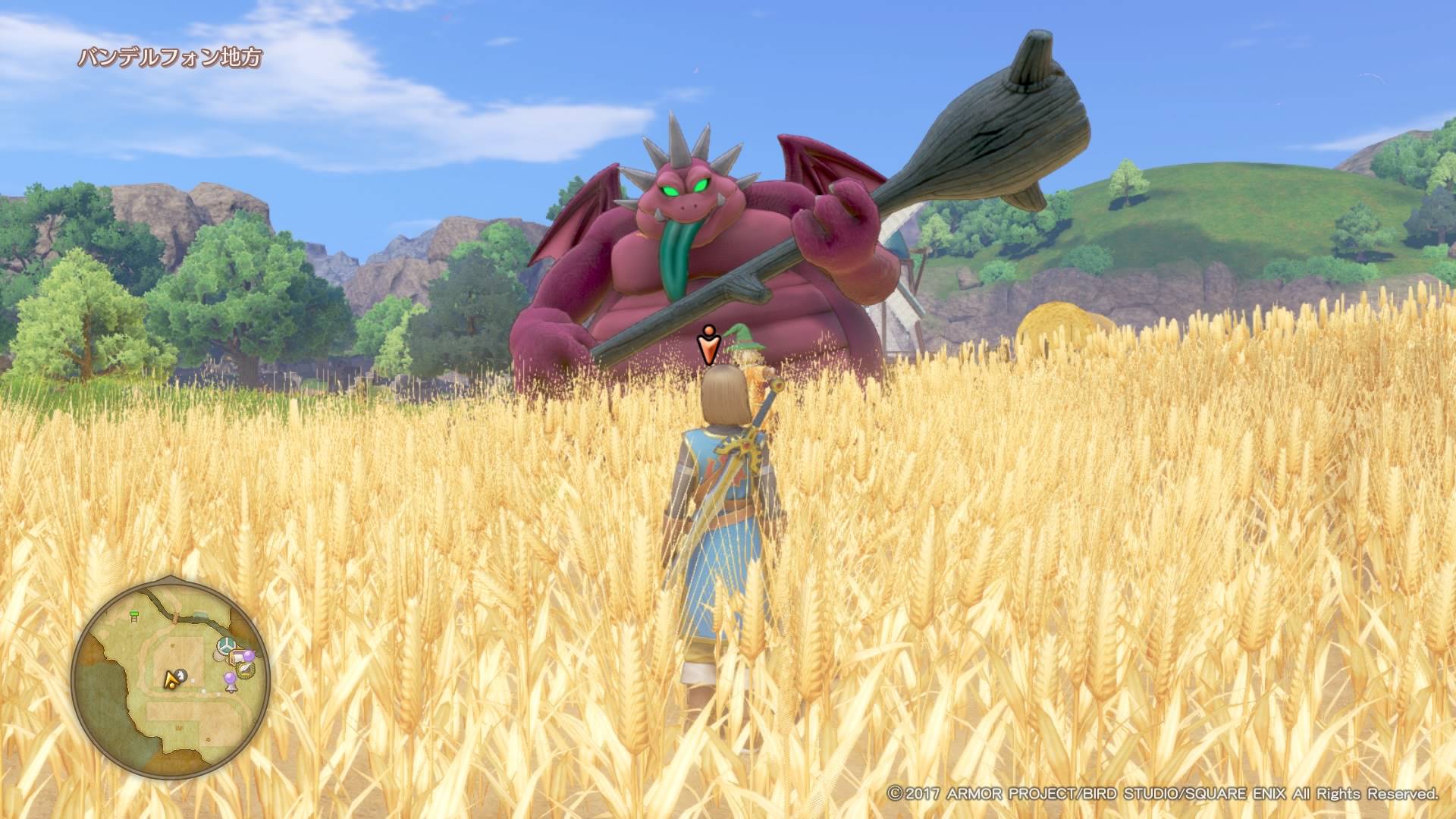Select the purple orb bell marker on minimap
Image resolution: width=1456 pixels, height=819 pixels.
[x=231, y=682]
